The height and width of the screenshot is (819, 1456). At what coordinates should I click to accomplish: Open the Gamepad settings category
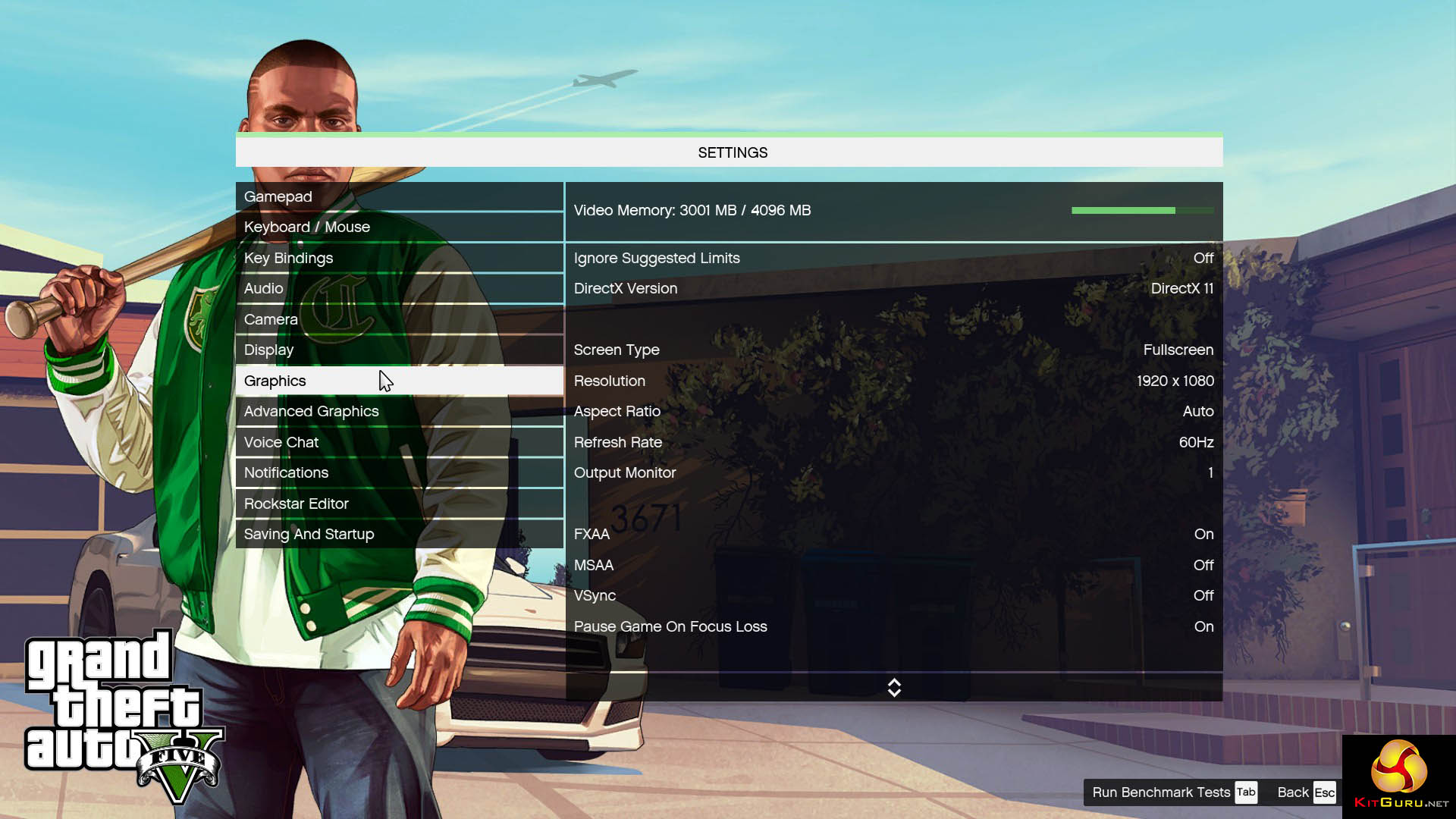coord(399,196)
